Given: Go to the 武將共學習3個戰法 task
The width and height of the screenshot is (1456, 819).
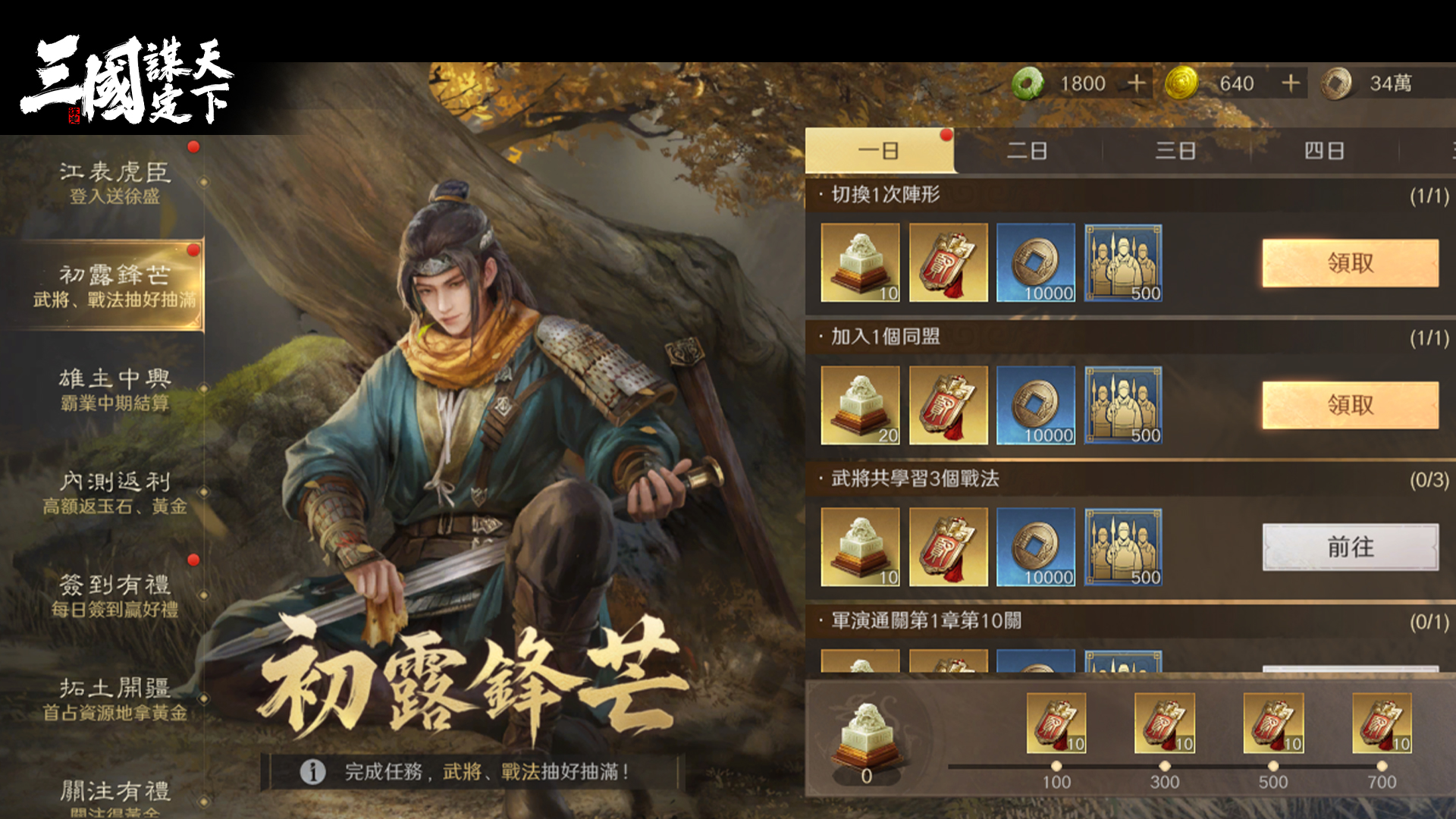Looking at the screenshot, I should coord(1350,547).
